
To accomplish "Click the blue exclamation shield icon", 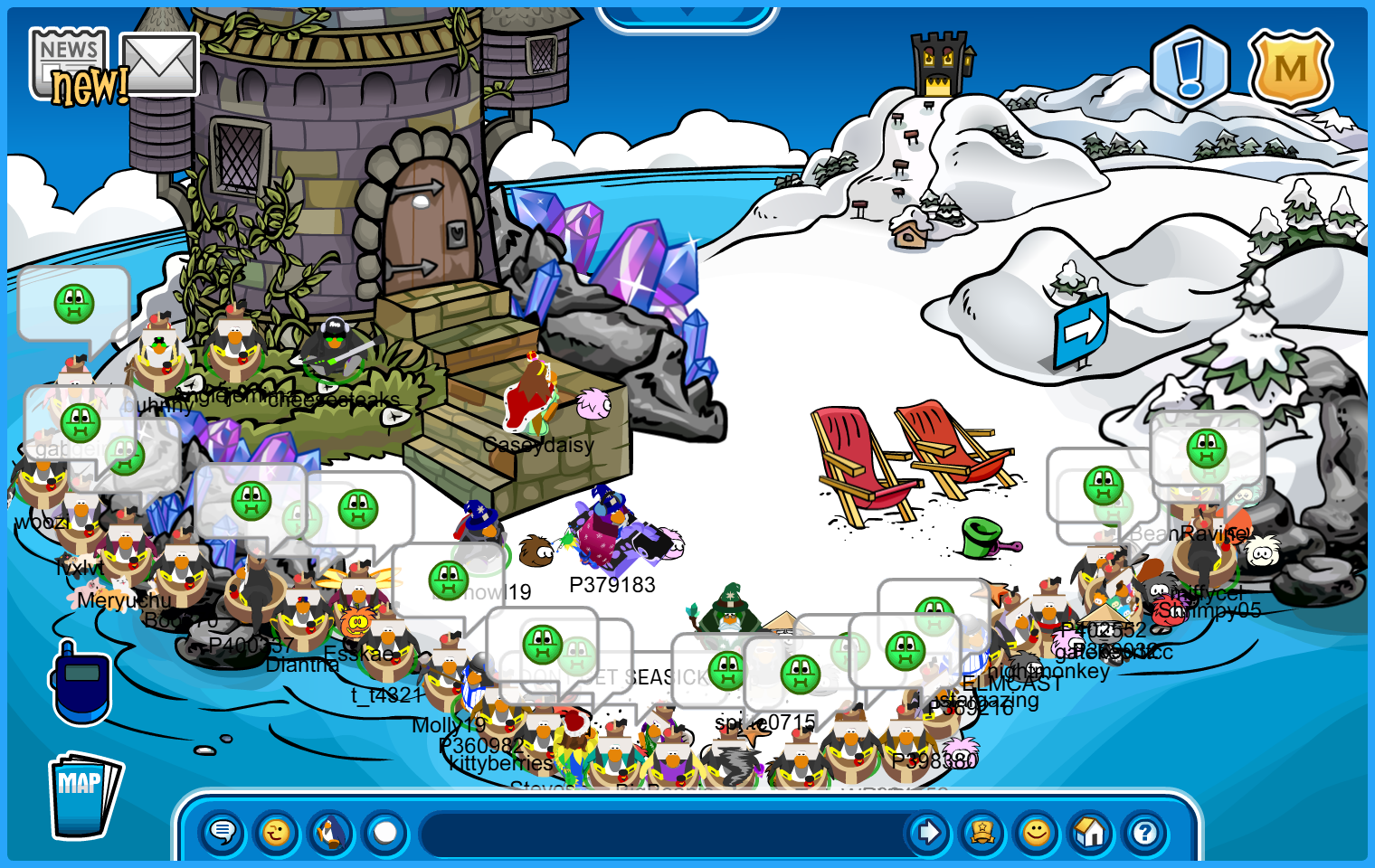I will coord(1190,68).
